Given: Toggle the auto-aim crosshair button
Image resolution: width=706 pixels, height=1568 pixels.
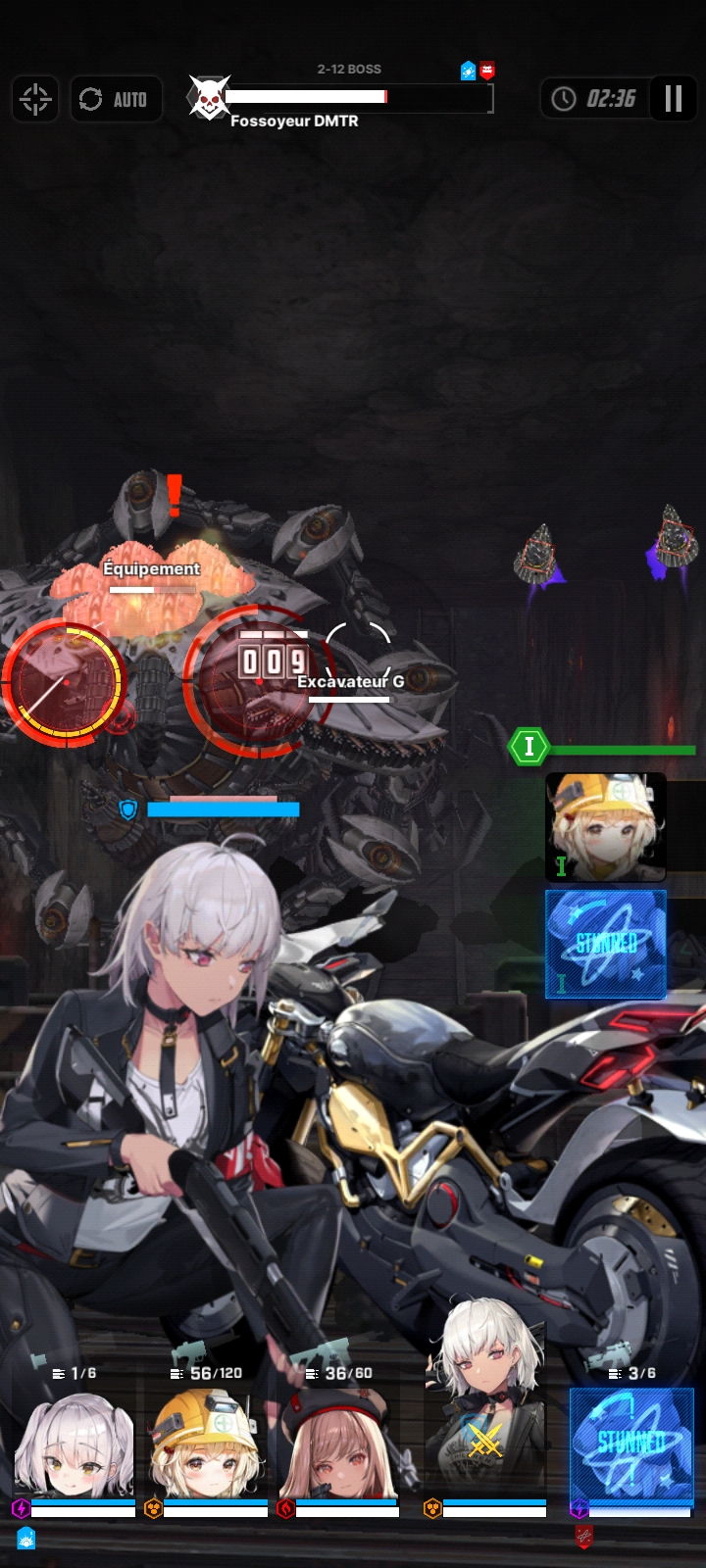Looking at the screenshot, I should (x=35, y=99).
